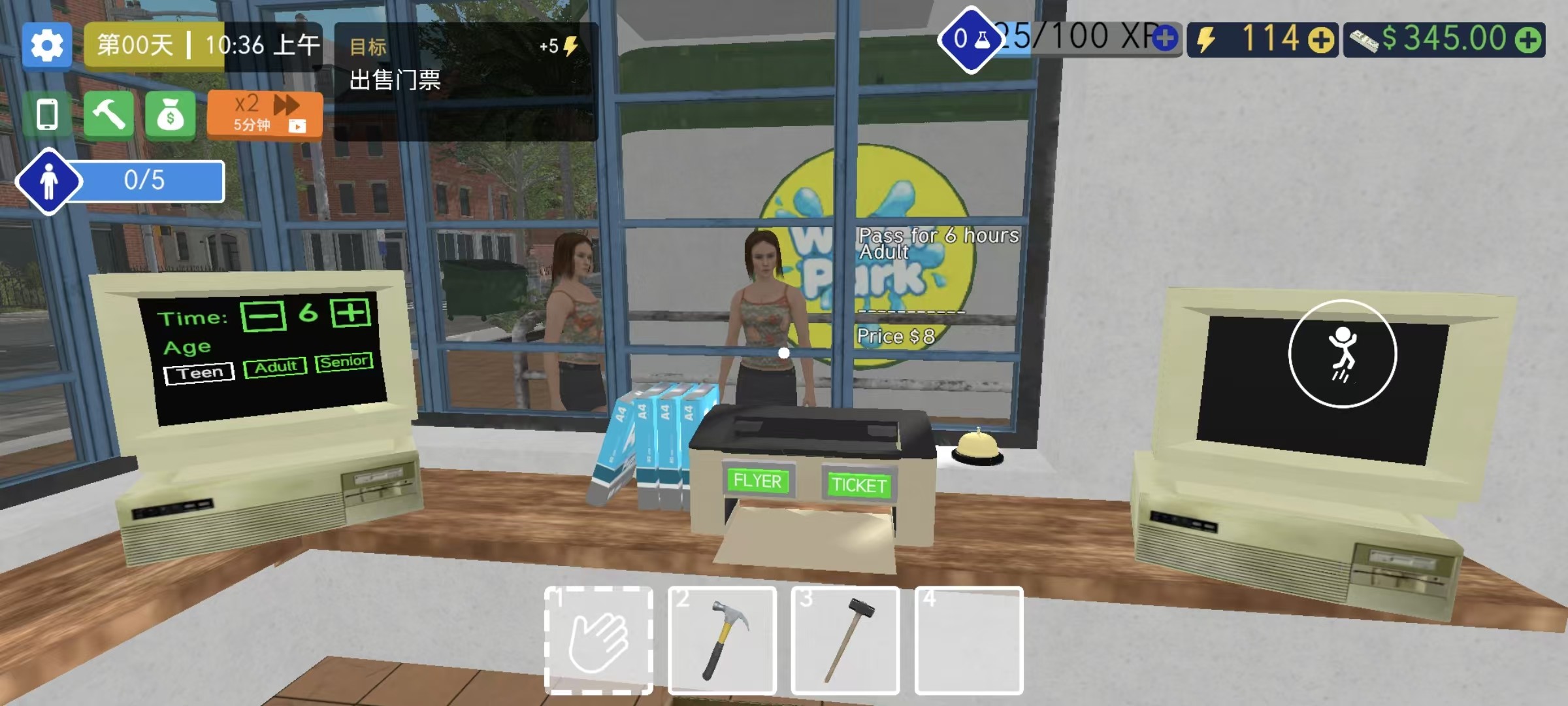The height and width of the screenshot is (706, 1568).
Task: Open the phone menu
Action: tap(47, 115)
